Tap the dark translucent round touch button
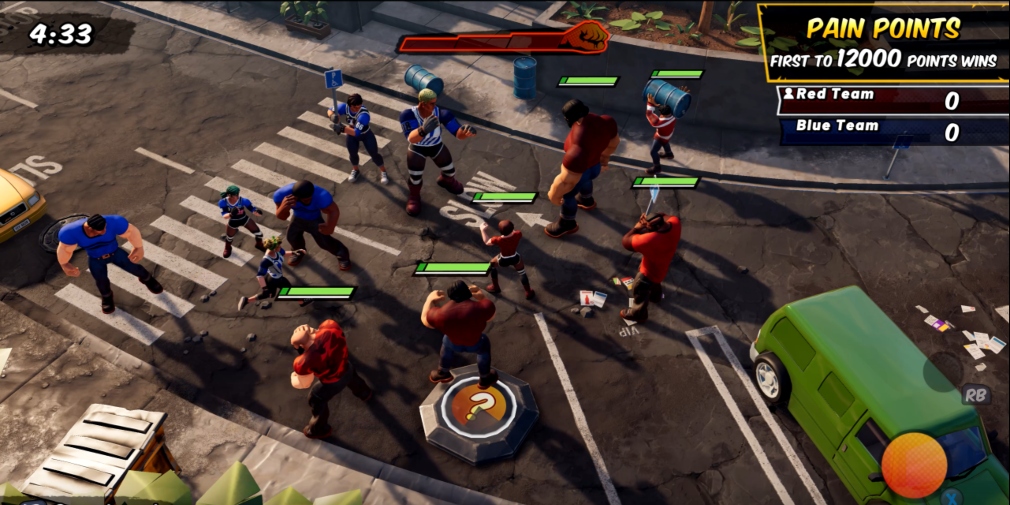Image resolution: width=1010 pixels, height=505 pixels. click(x=942, y=372)
